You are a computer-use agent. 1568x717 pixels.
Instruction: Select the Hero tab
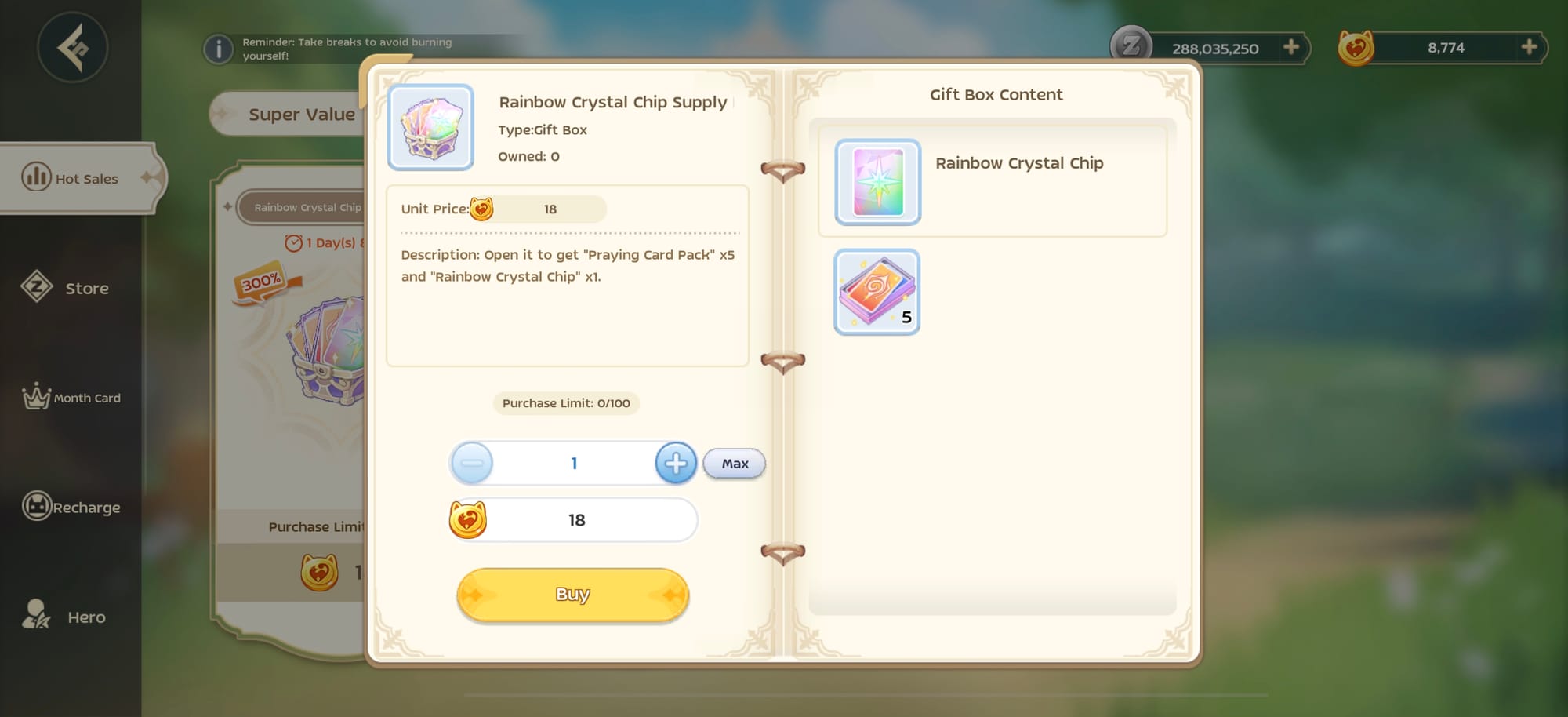point(71,617)
